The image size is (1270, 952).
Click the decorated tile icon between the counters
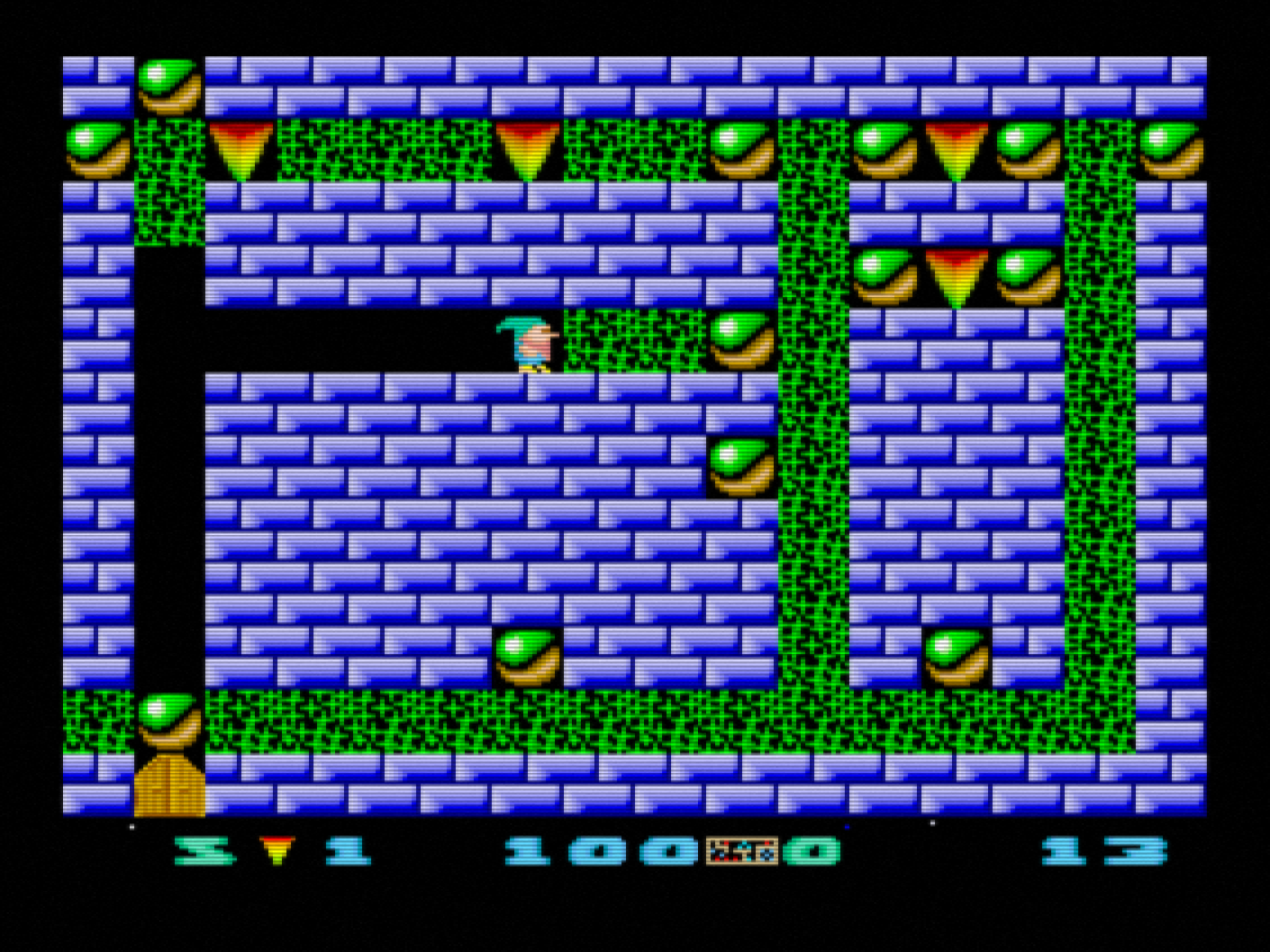pyautogui.click(x=744, y=850)
